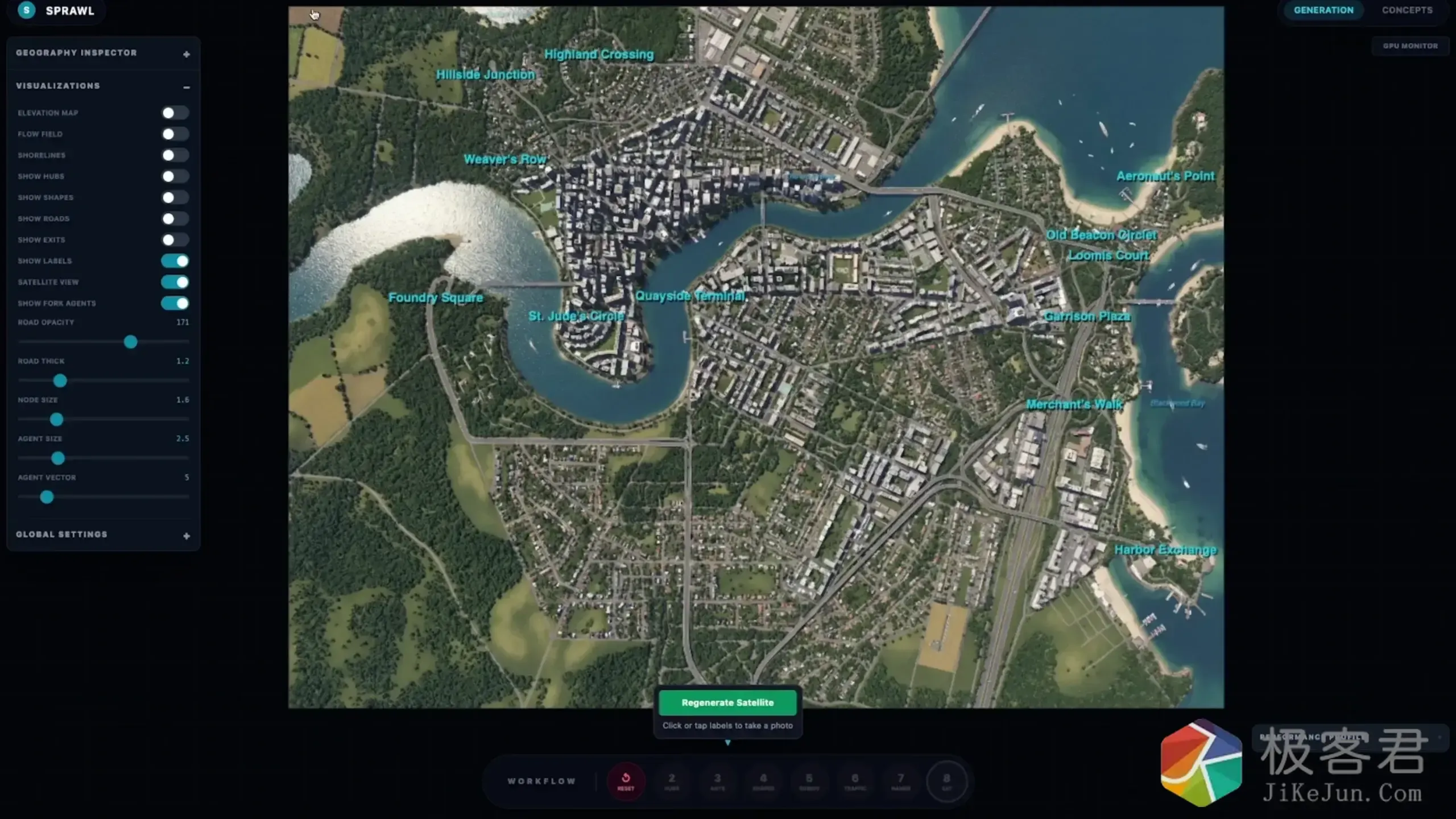Hide fork agents with the toggle
This screenshot has width=1456, height=819.
click(x=175, y=303)
